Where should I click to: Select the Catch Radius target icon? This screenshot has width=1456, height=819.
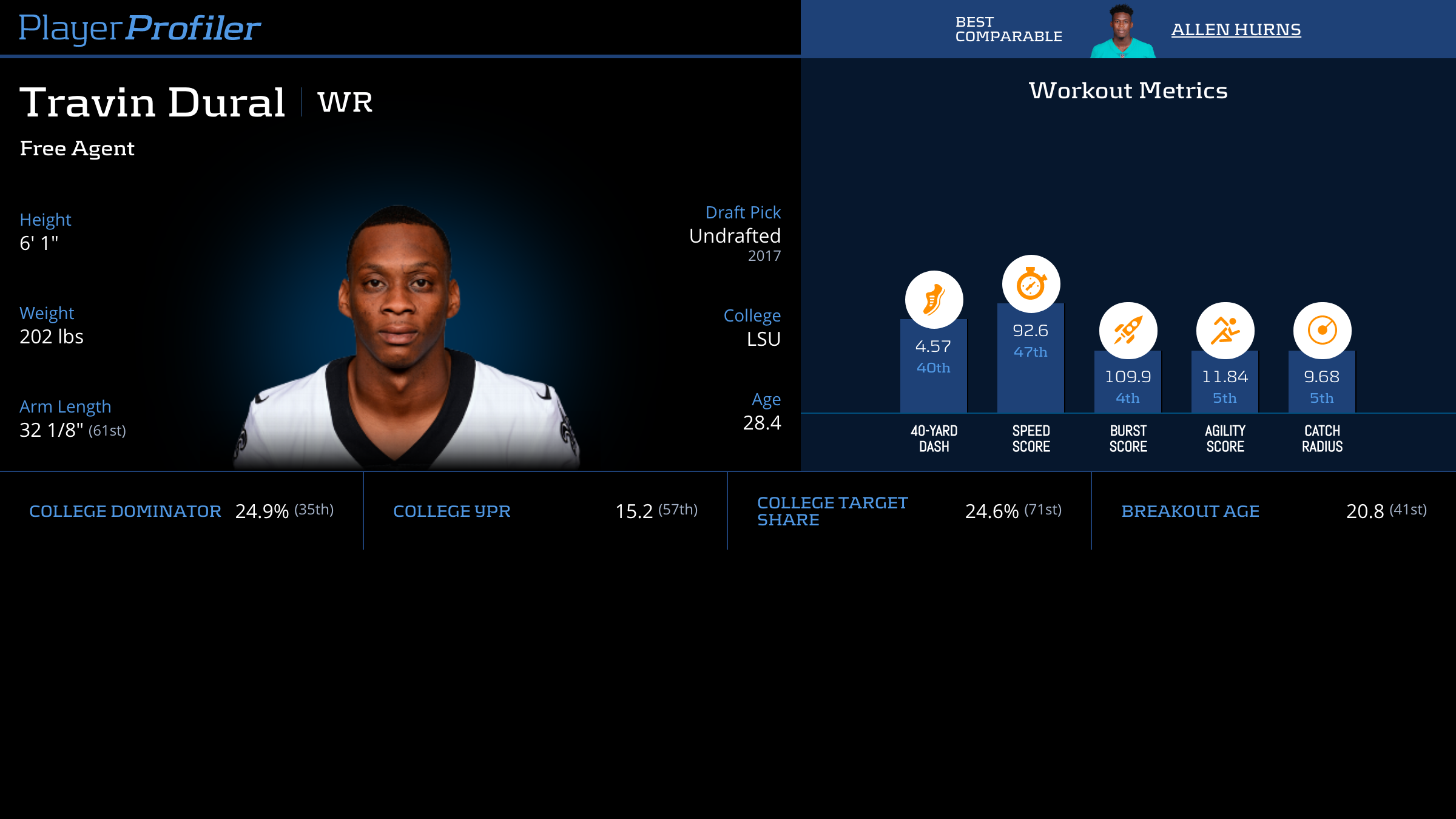pyautogui.click(x=1322, y=331)
